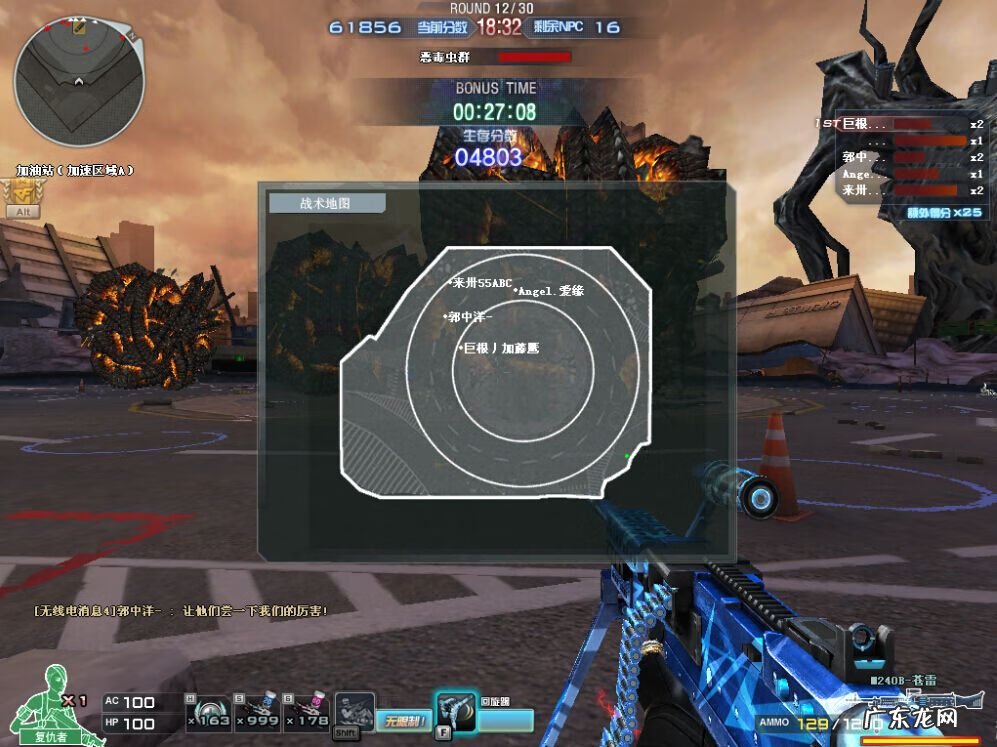Select the item slot showing x163
Image resolution: width=997 pixels, height=747 pixels.
[x=210, y=710]
